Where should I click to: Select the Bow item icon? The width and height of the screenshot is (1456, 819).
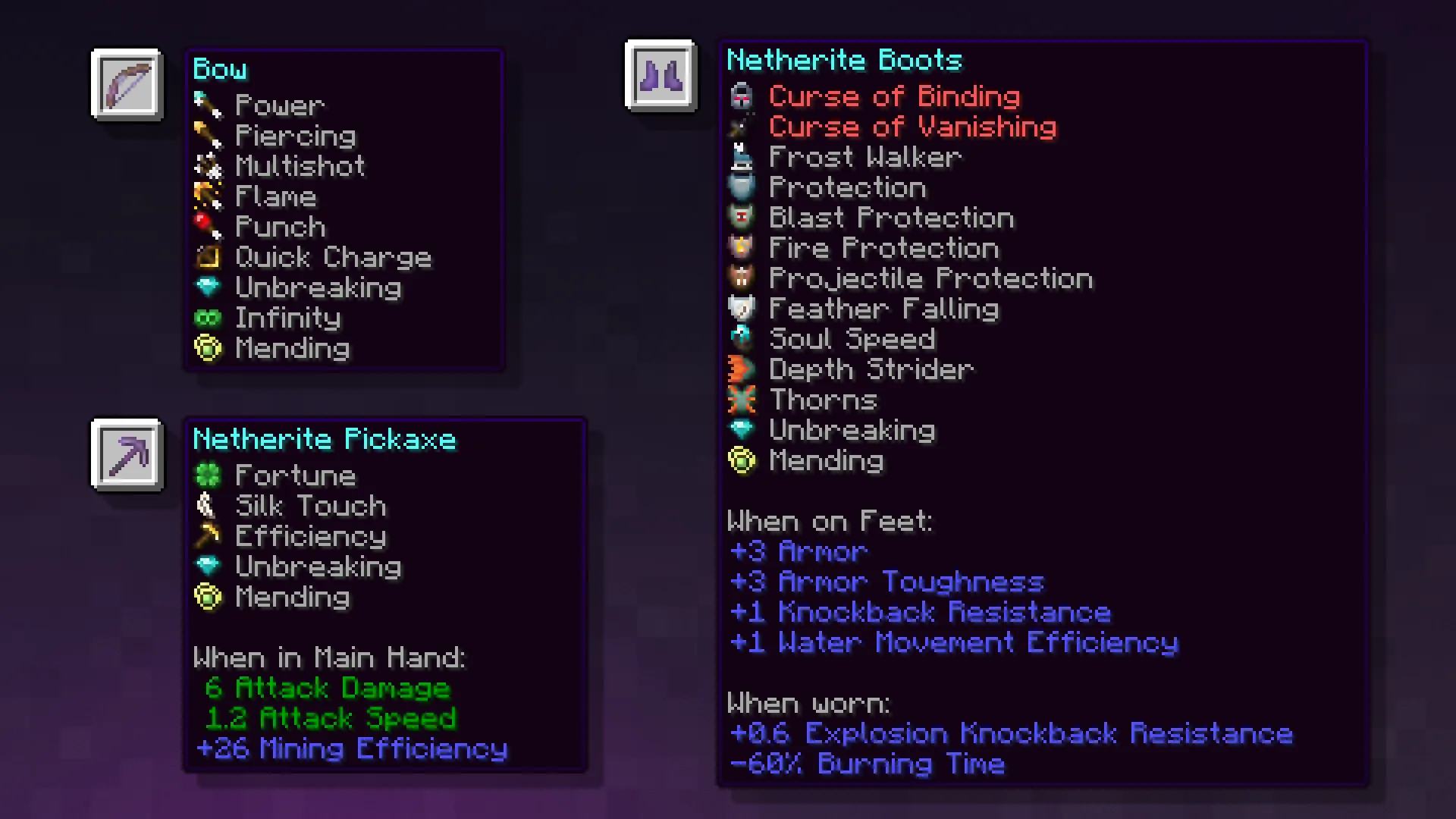[126, 83]
